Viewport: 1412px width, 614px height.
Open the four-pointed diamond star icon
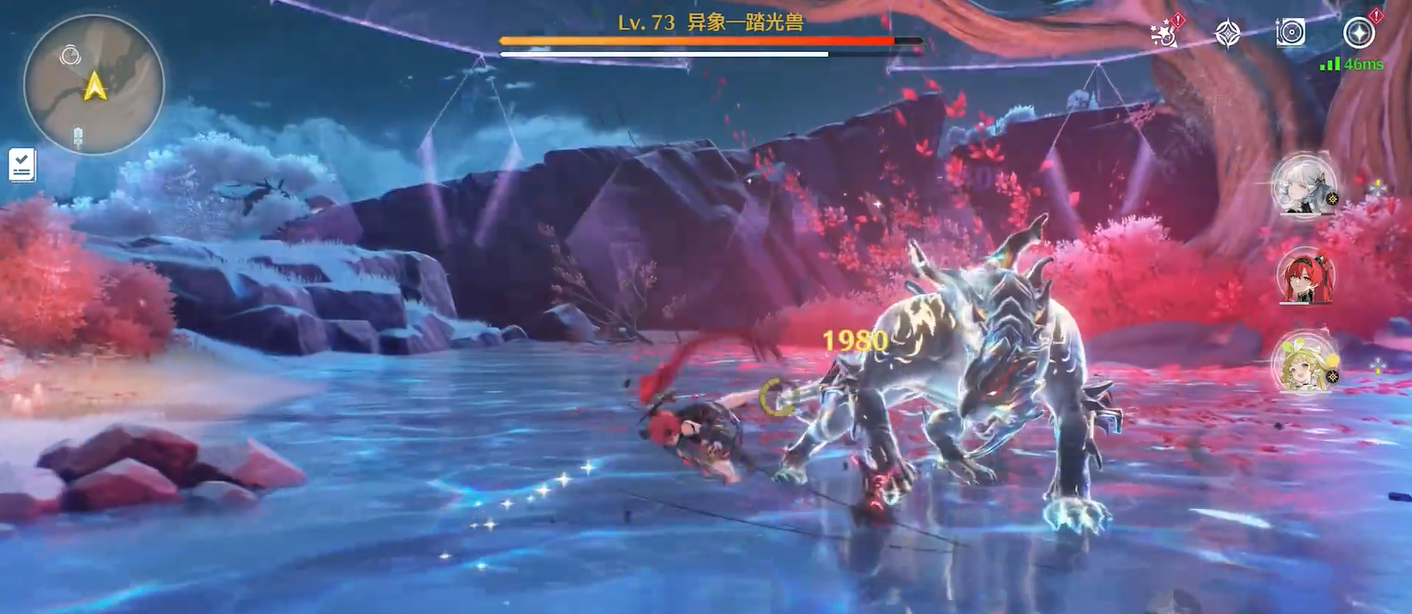pyautogui.click(x=1227, y=33)
